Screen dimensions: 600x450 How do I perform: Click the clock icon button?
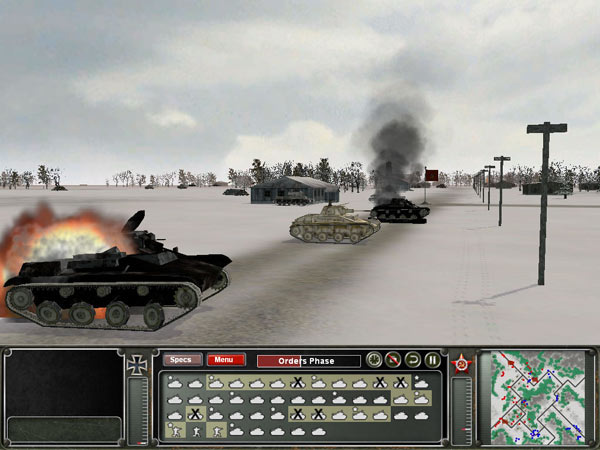tap(374, 360)
